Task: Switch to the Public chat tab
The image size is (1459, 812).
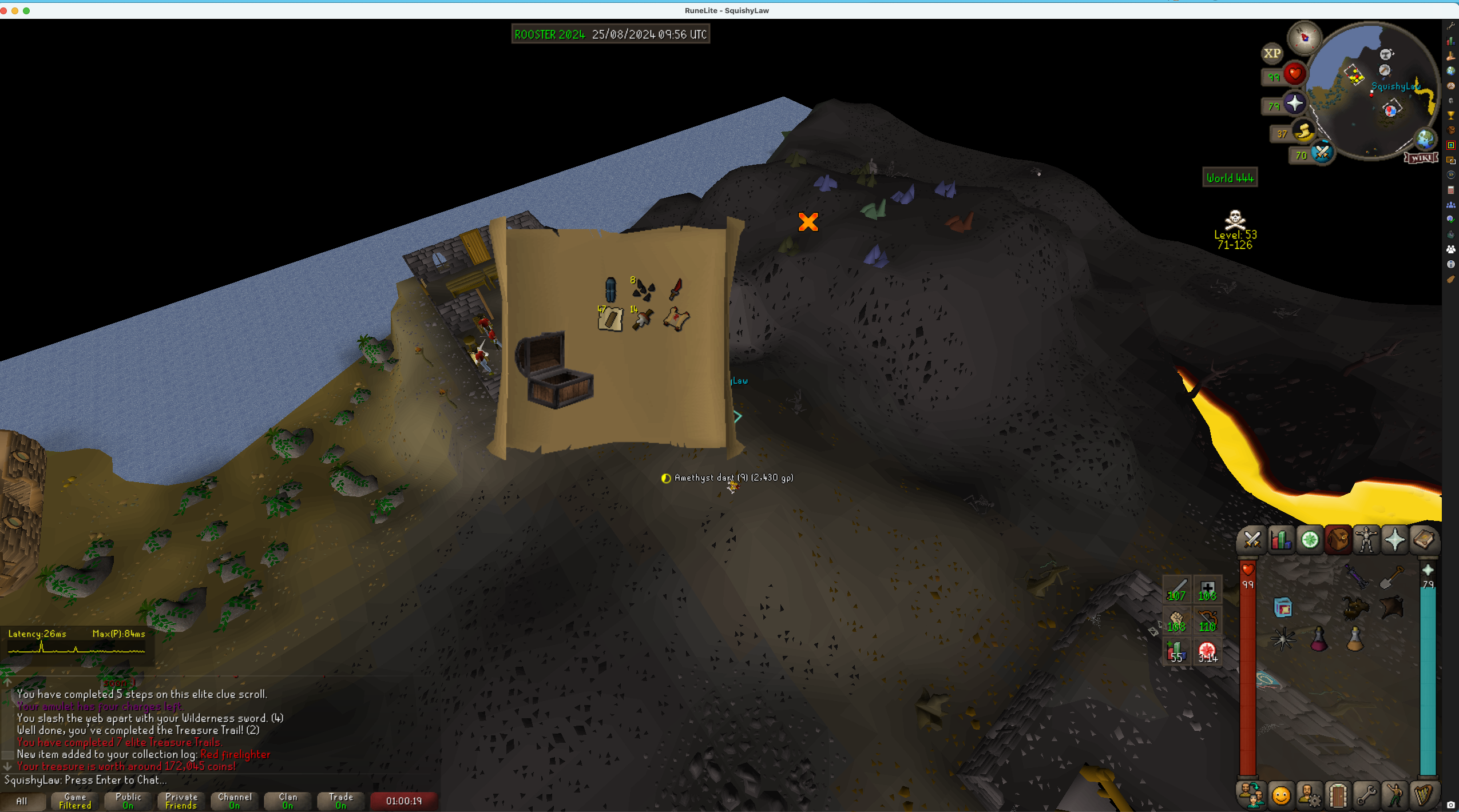Action: (x=128, y=801)
